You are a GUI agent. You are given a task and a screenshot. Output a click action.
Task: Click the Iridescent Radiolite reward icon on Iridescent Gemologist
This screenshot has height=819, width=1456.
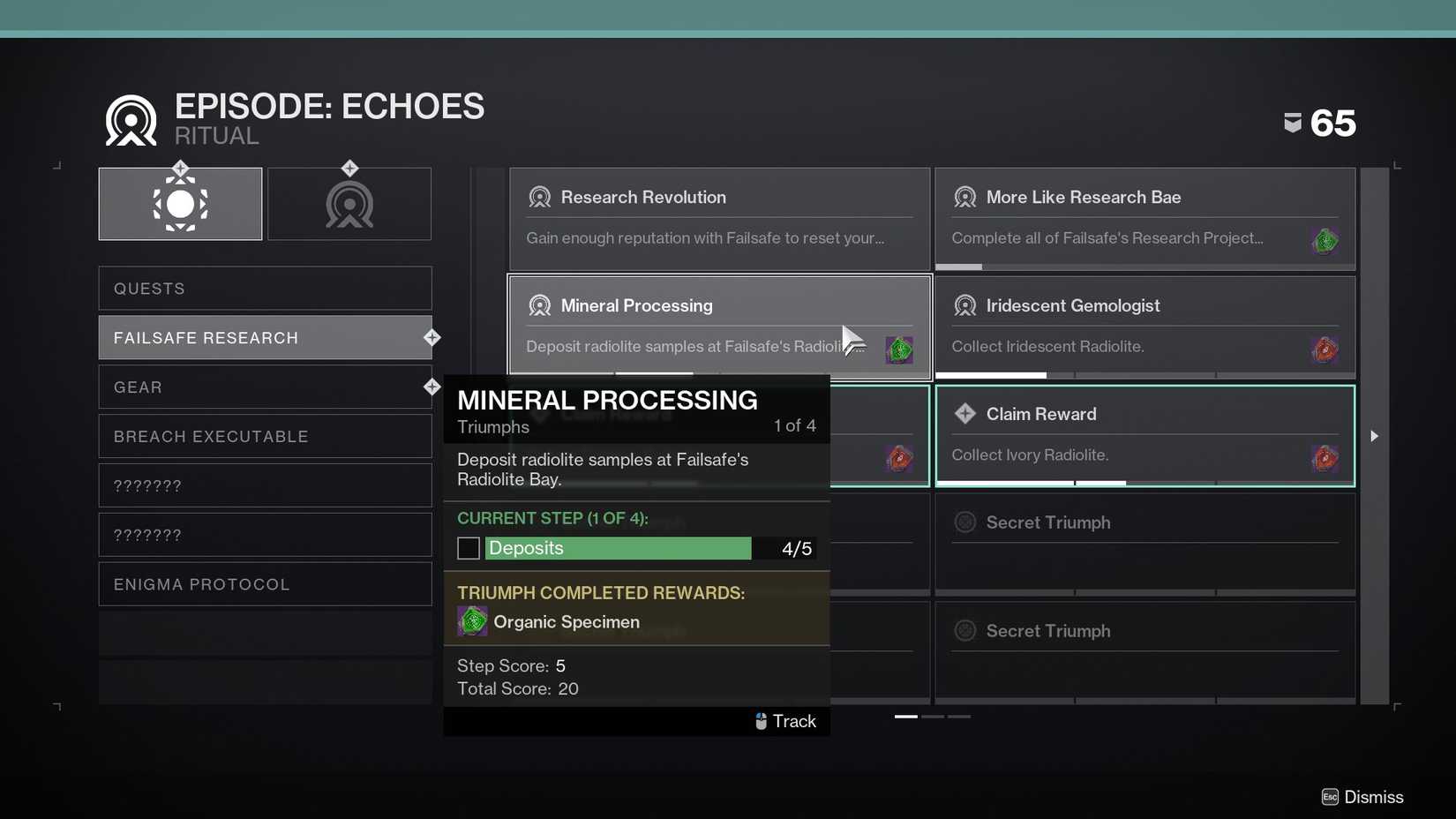pos(1325,349)
